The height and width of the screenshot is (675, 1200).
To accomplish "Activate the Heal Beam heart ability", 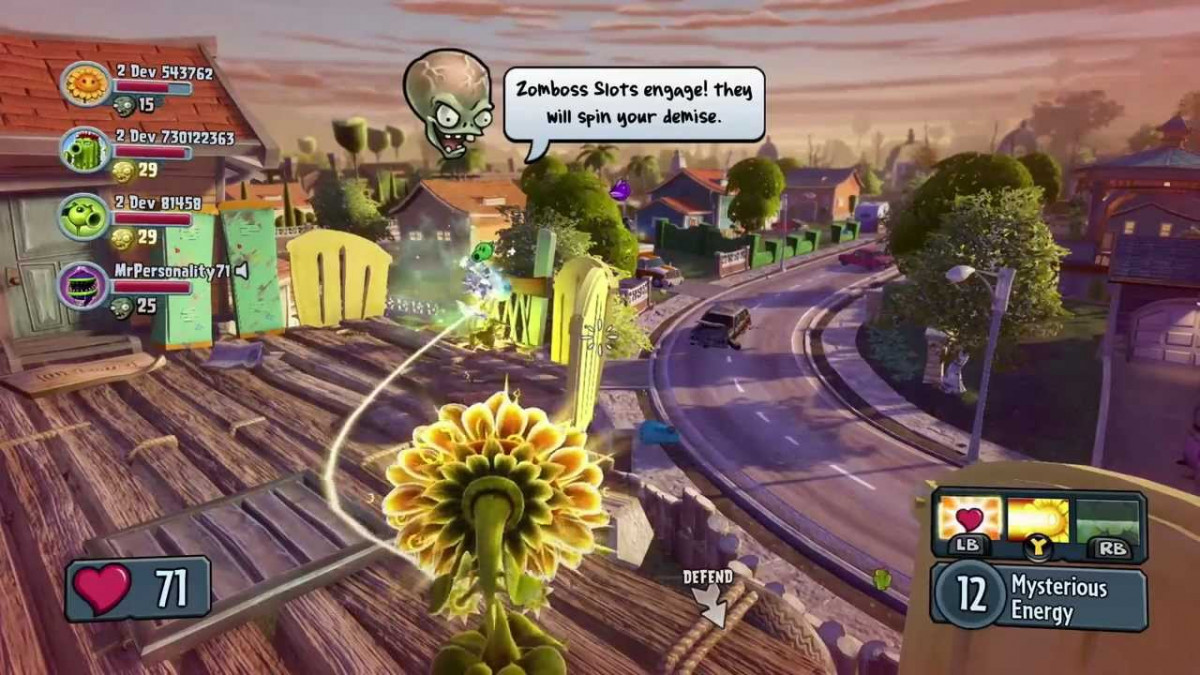I will pos(969,519).
